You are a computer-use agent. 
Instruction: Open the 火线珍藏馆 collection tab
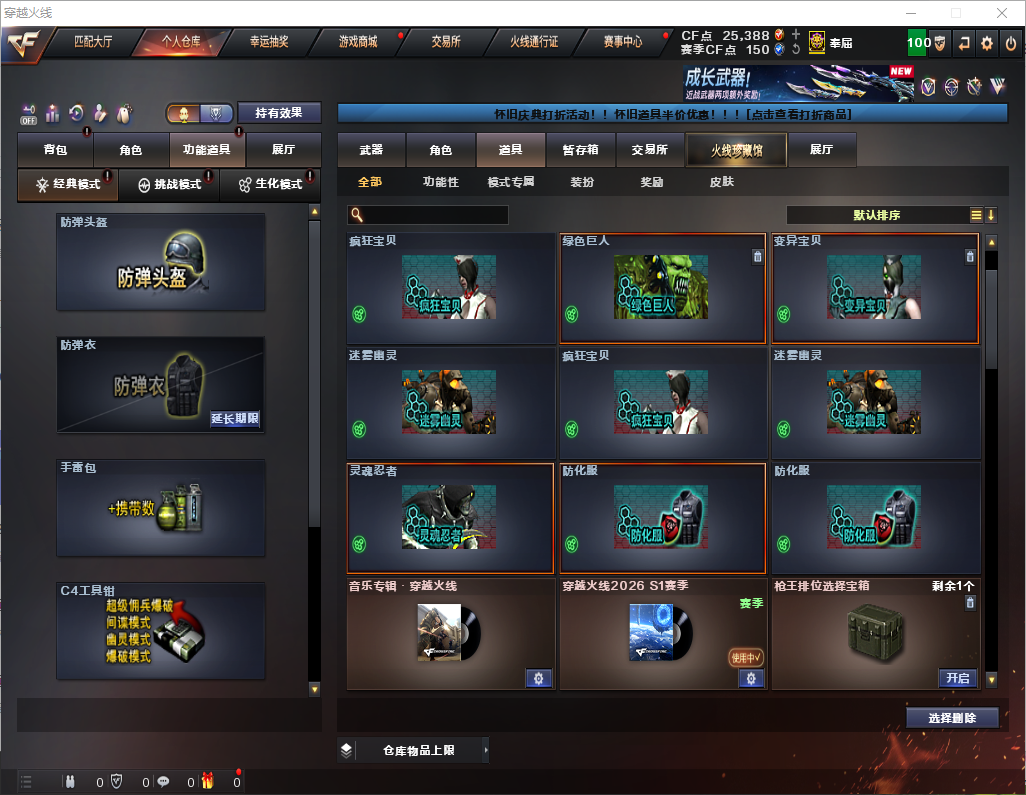click(736, 150)
